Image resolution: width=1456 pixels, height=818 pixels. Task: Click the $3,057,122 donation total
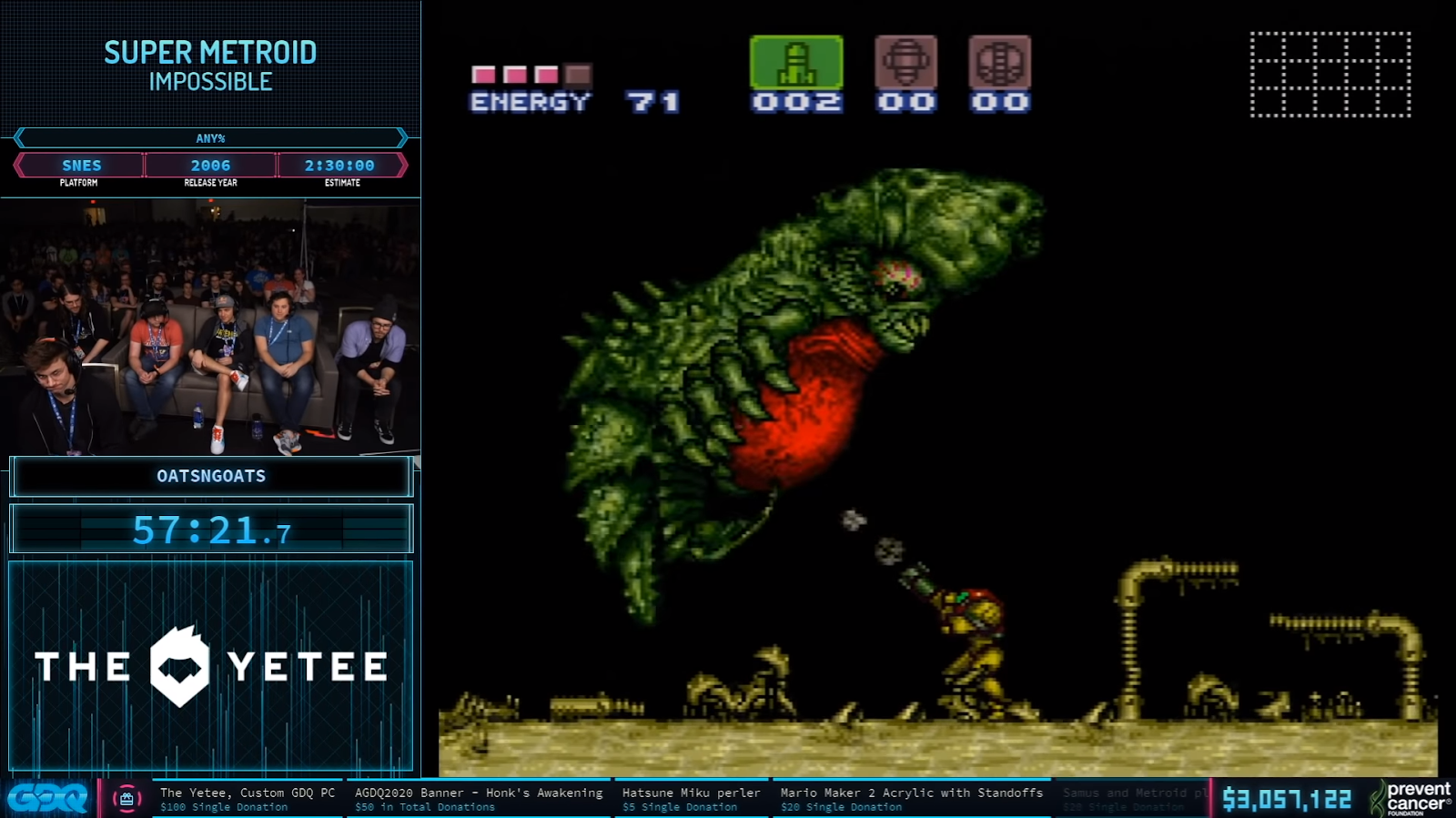pyautogui.click(x=1289, y=796)
